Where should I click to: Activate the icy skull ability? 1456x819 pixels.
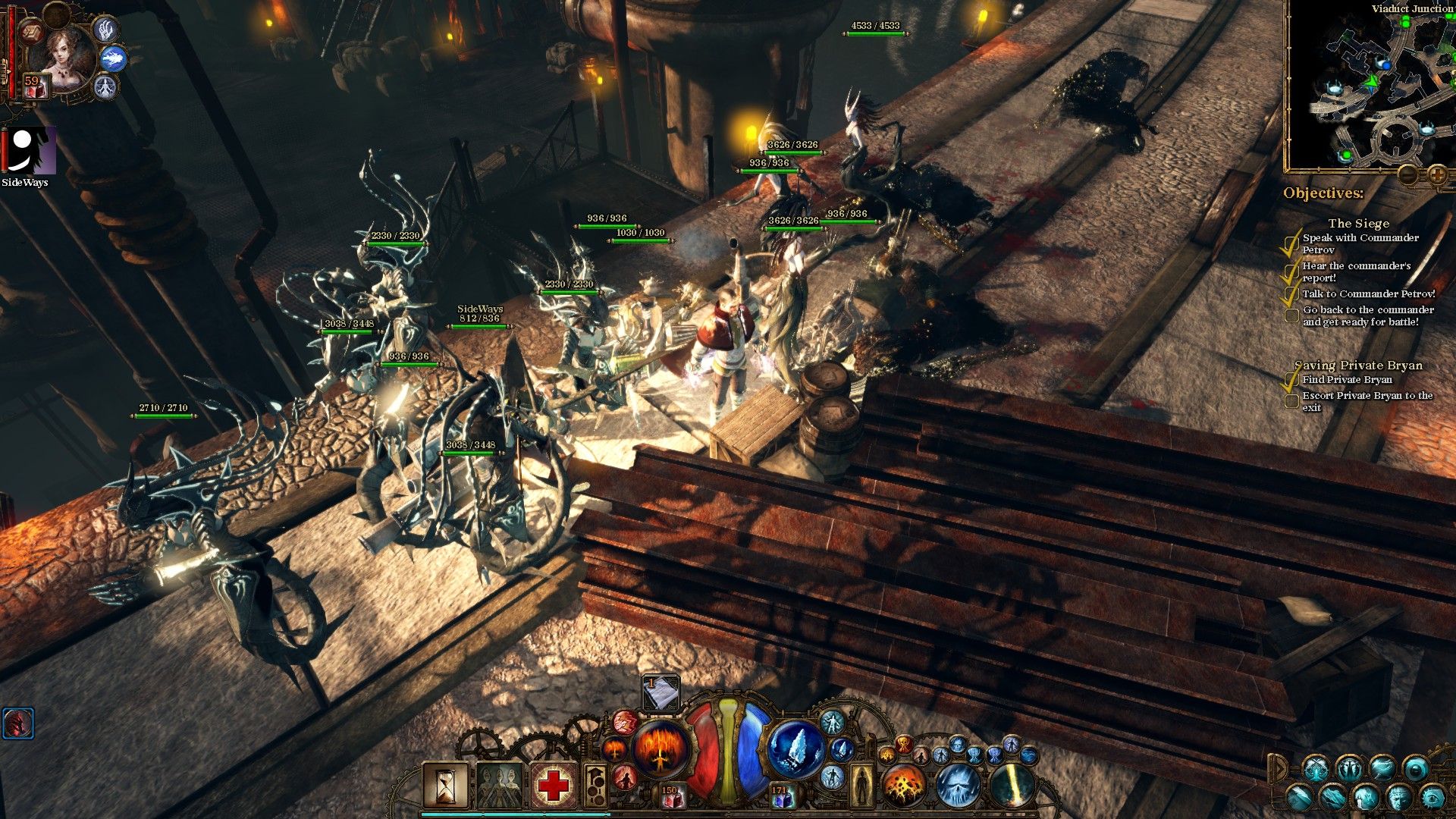pos(958,786)
